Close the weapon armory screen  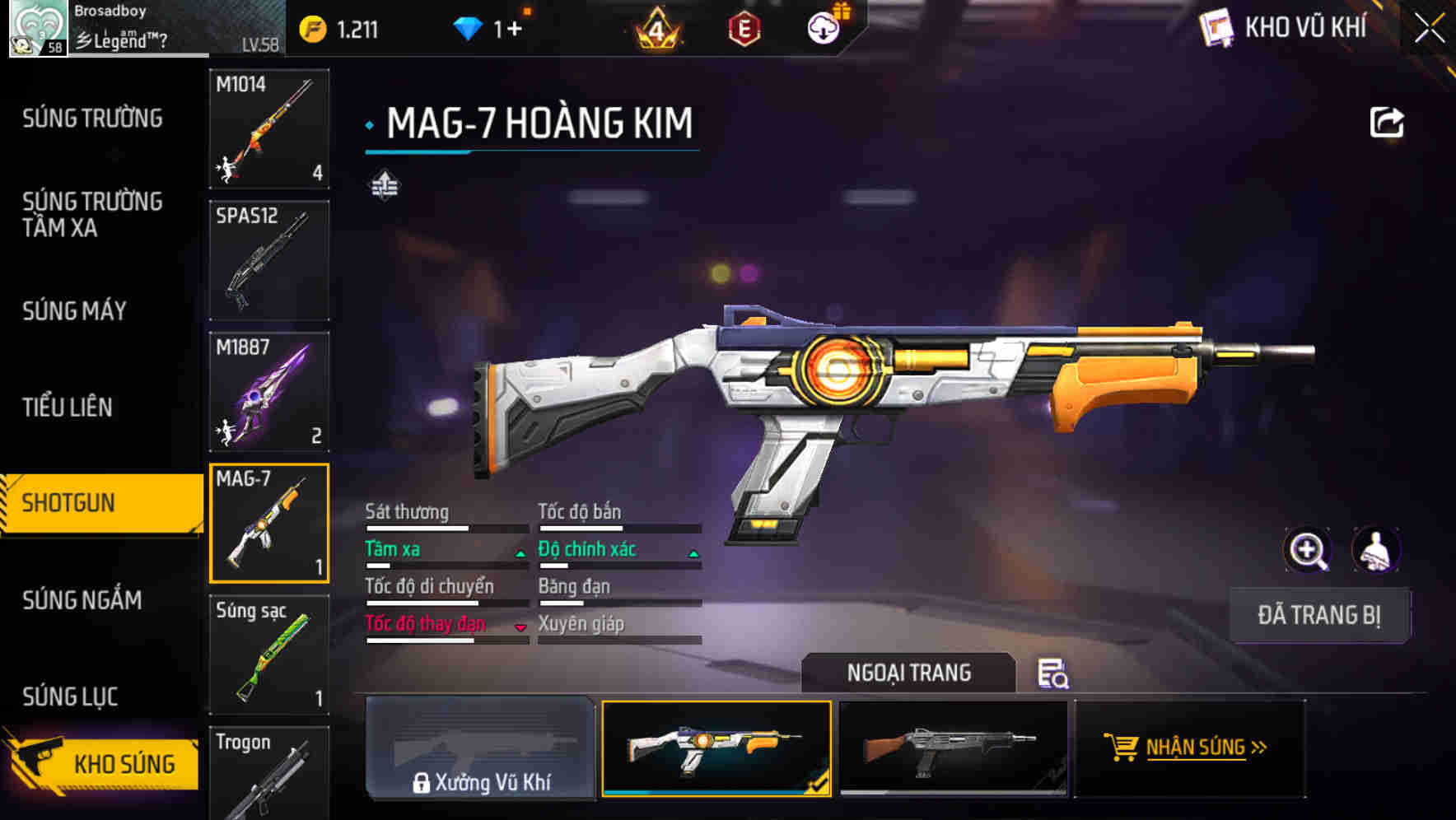[x=1429, y=29]
